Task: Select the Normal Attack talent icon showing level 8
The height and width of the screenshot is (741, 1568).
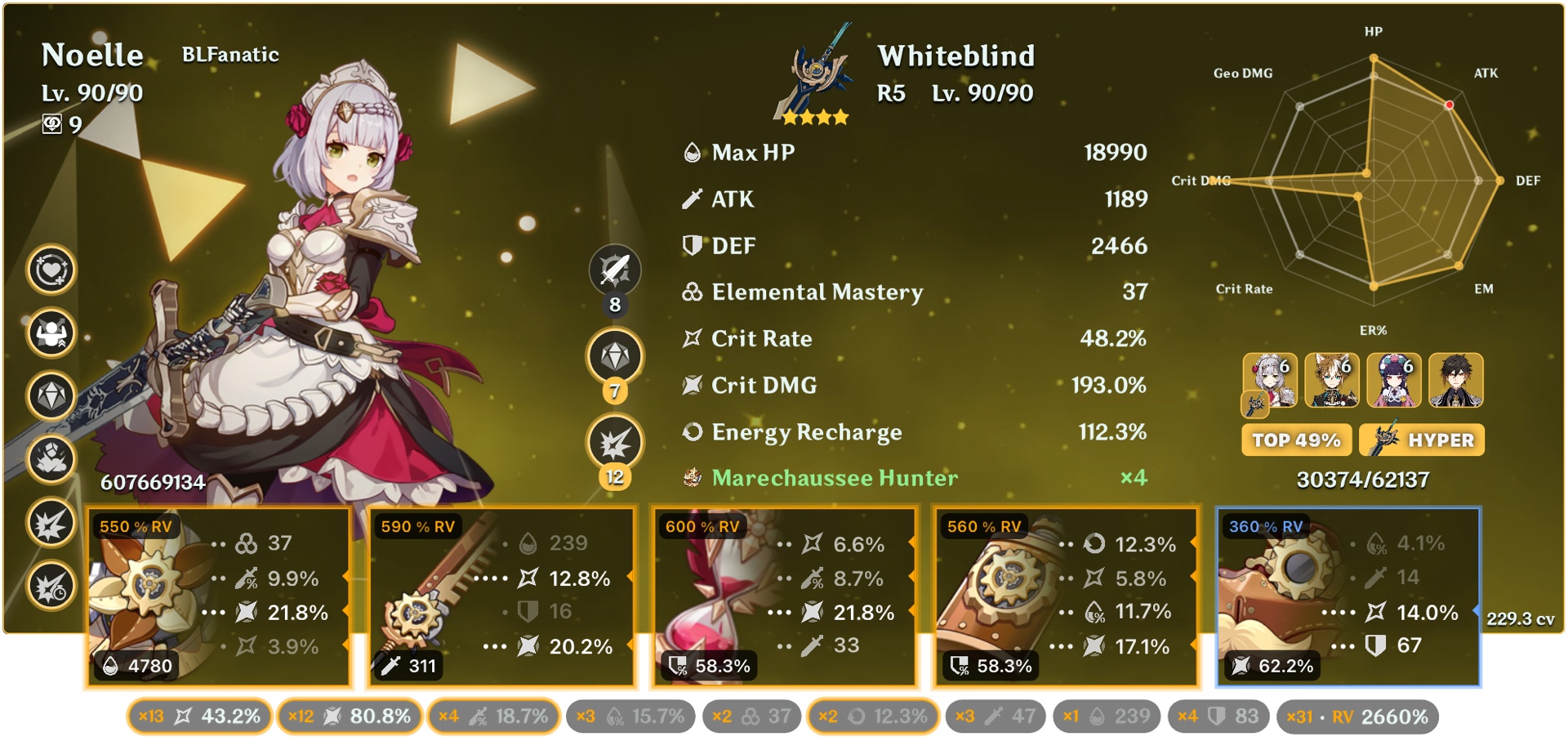Action: coord(615,270)
